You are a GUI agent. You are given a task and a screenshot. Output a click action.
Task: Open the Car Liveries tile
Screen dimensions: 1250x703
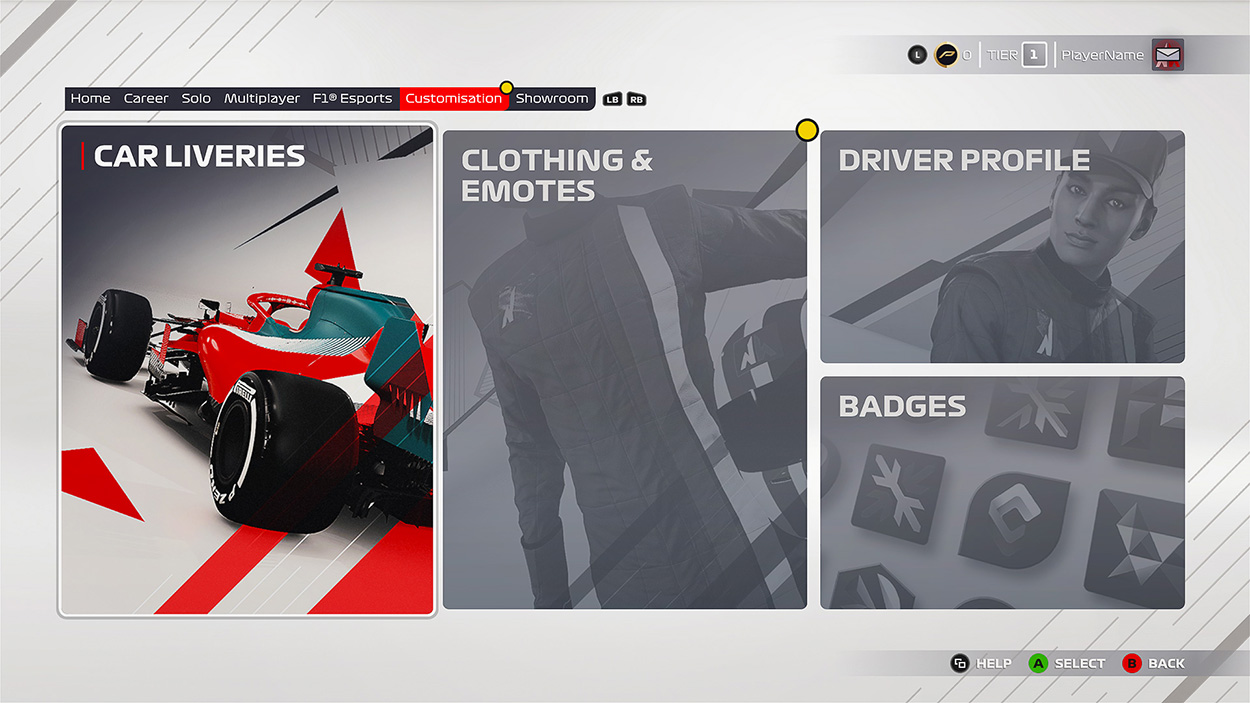pyautogui.click(x=247, y=370)
